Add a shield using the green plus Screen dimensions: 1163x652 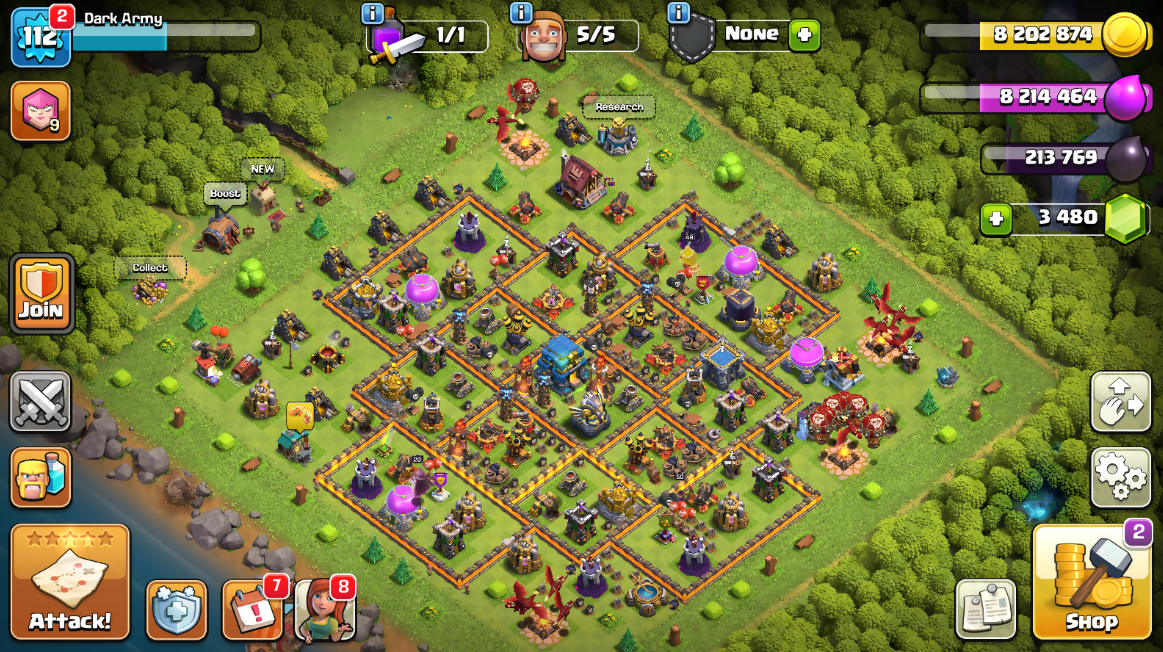point(804,36)
